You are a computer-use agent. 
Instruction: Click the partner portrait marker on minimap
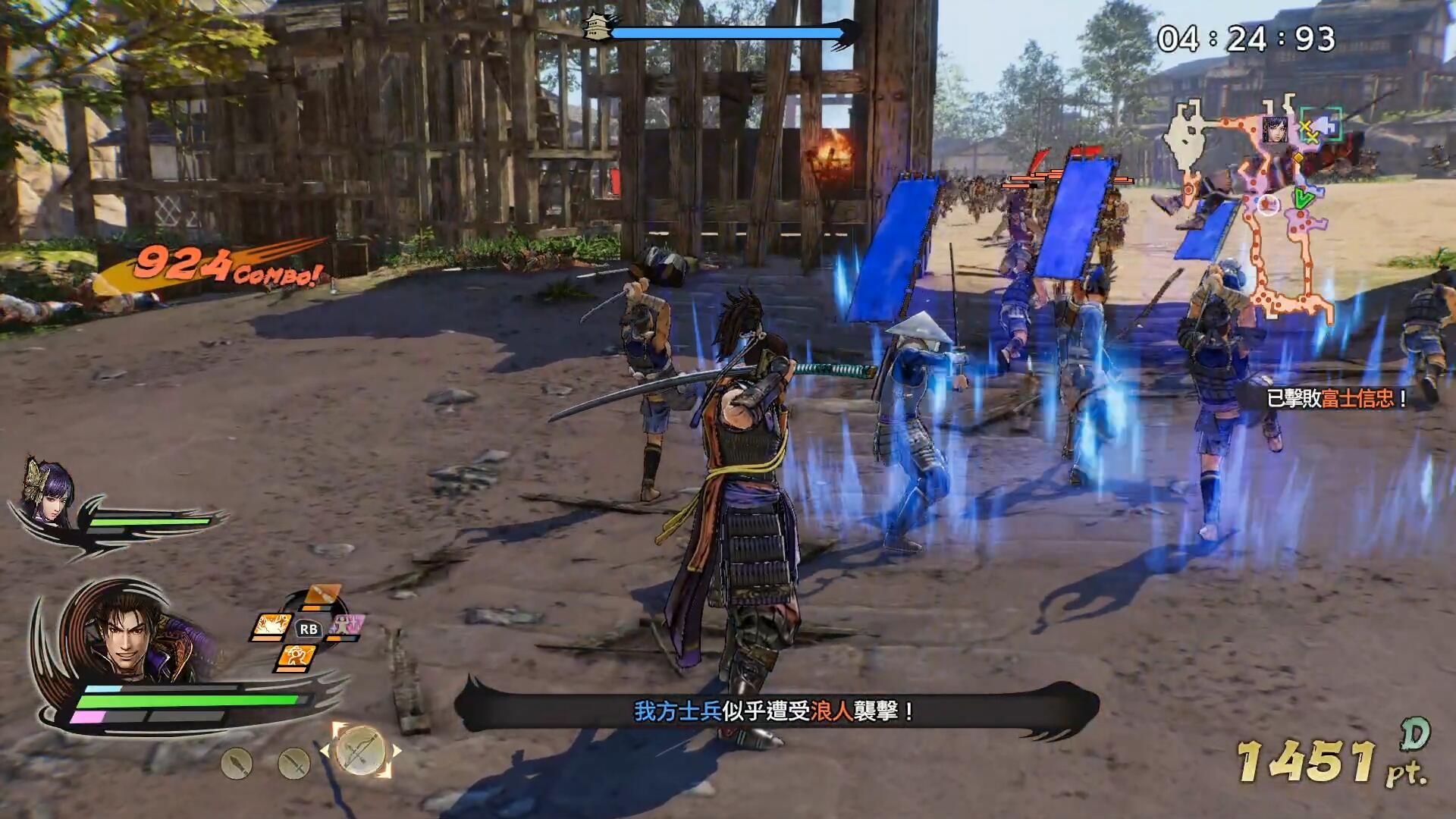click(1276, 130)
